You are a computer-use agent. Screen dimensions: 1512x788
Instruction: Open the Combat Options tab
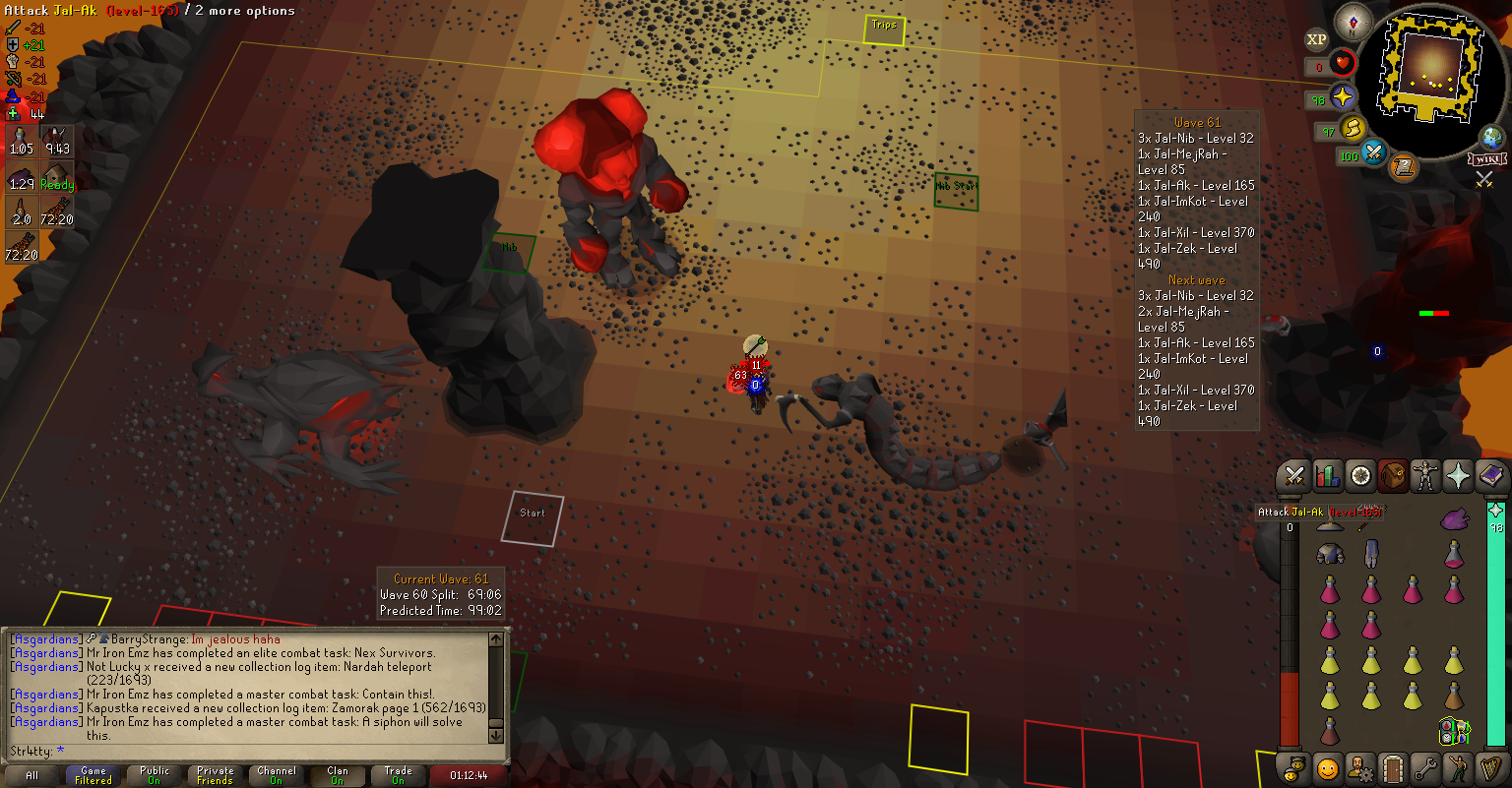coord(1295,477)
